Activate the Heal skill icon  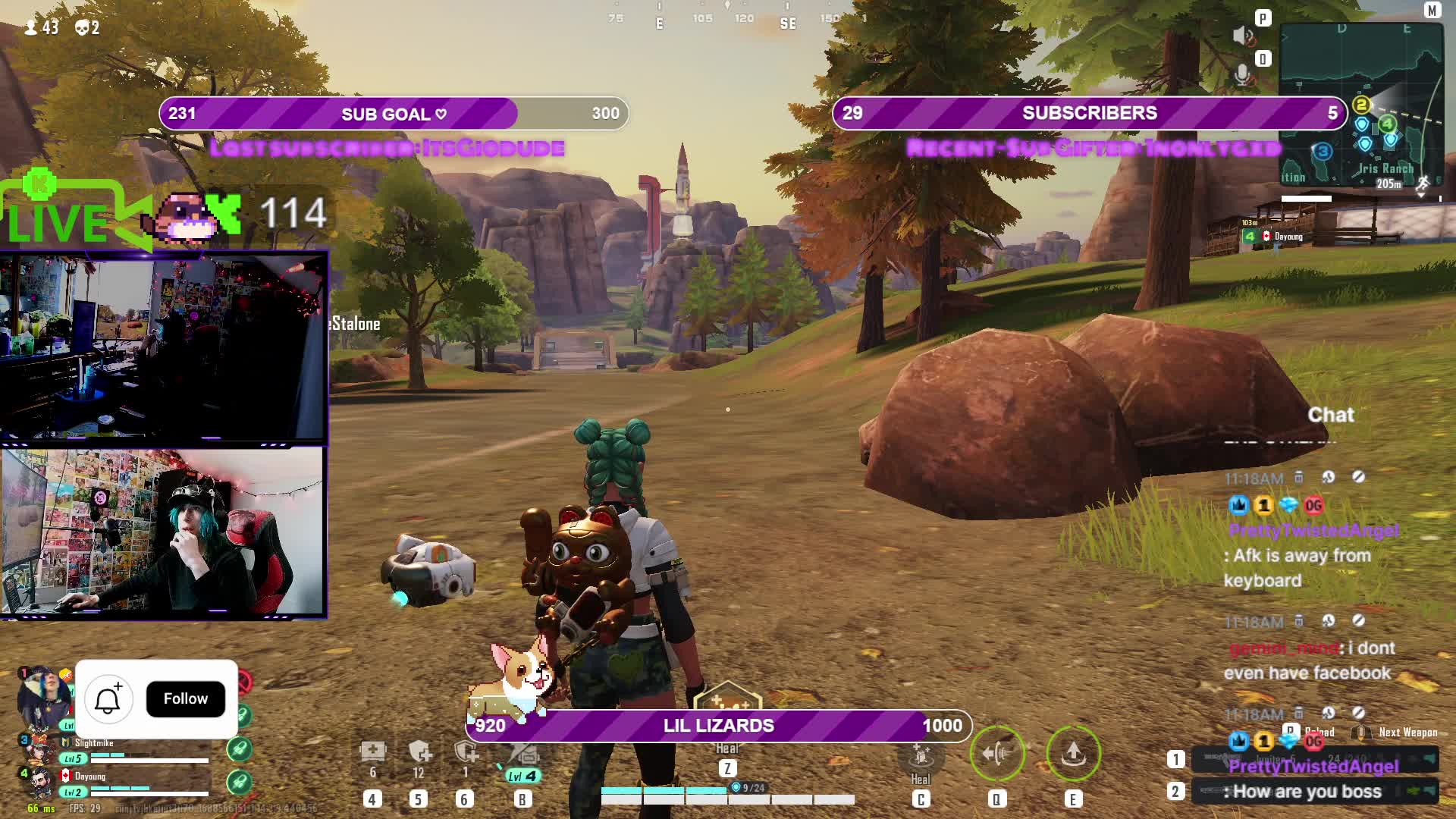921,757
